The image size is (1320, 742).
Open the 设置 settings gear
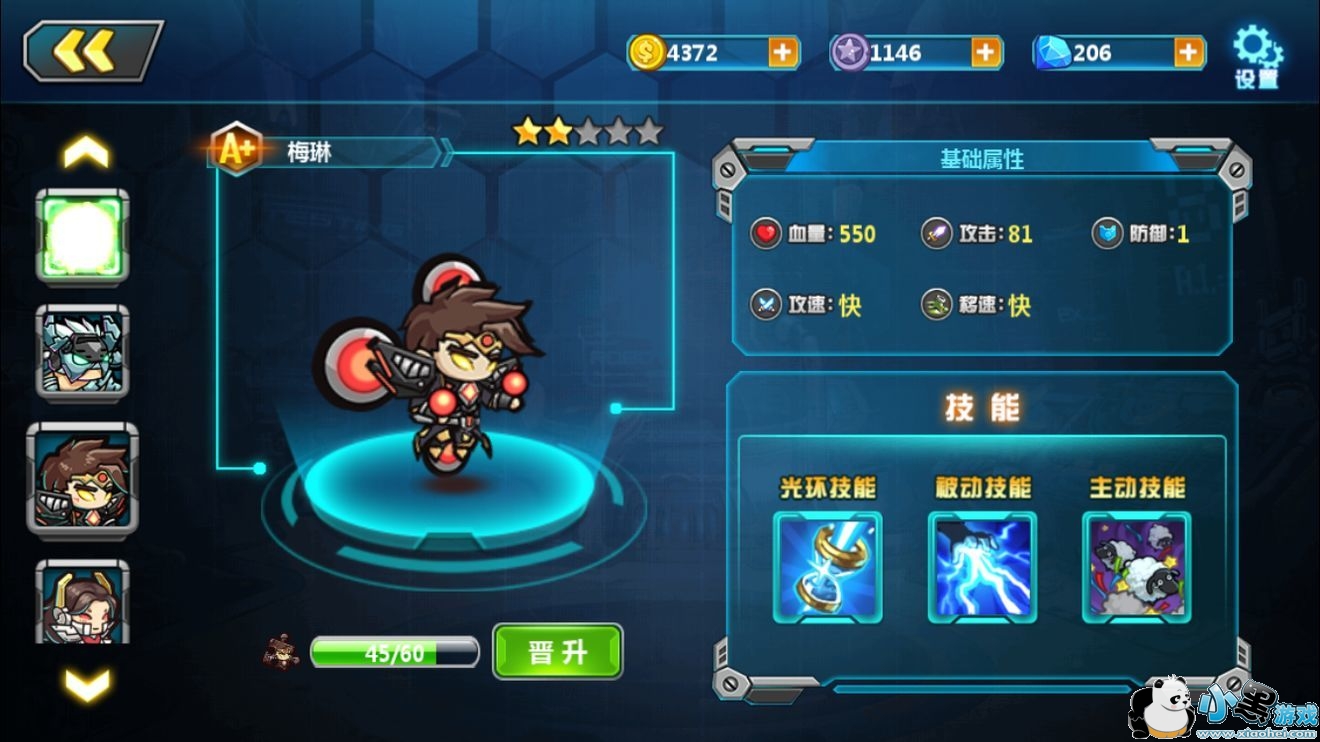(1257, 58)
